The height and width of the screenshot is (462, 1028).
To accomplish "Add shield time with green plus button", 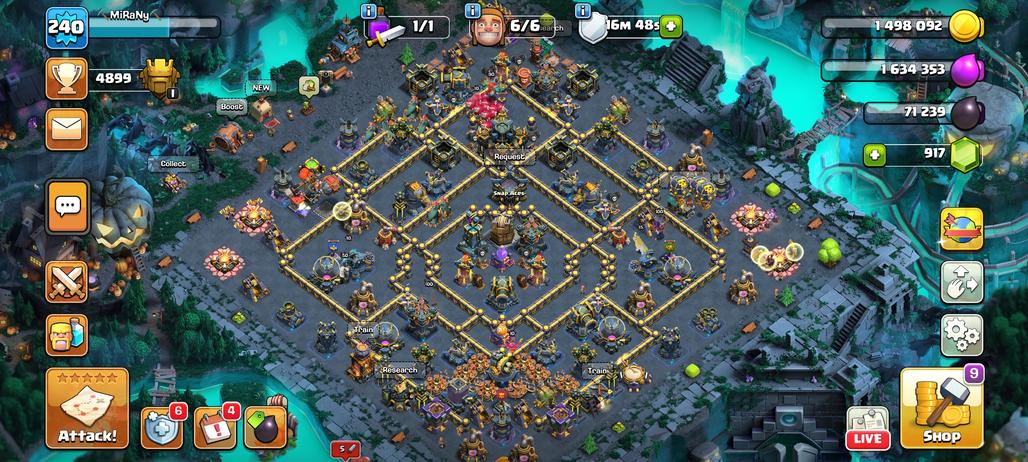I will tap(670, 27).
